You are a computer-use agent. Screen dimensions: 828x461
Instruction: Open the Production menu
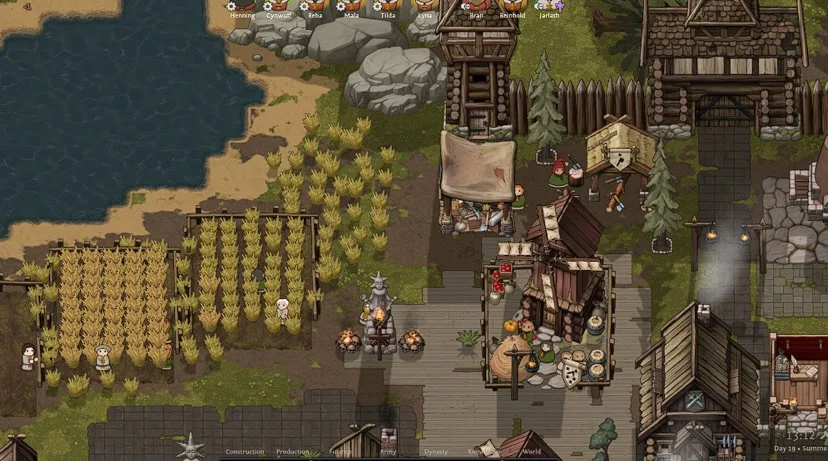click(x=293, y=452)
